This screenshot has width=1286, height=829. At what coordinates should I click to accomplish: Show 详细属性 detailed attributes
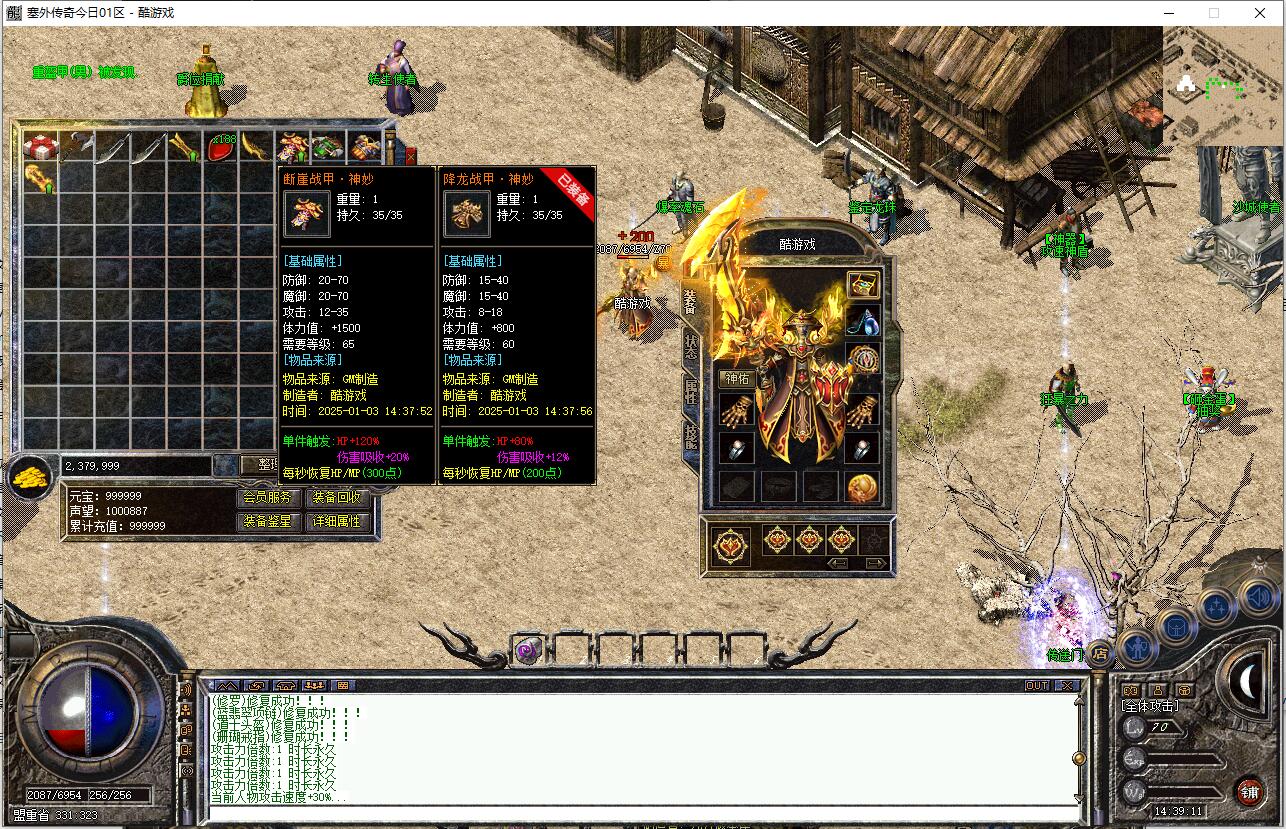(x=337, y=521)
